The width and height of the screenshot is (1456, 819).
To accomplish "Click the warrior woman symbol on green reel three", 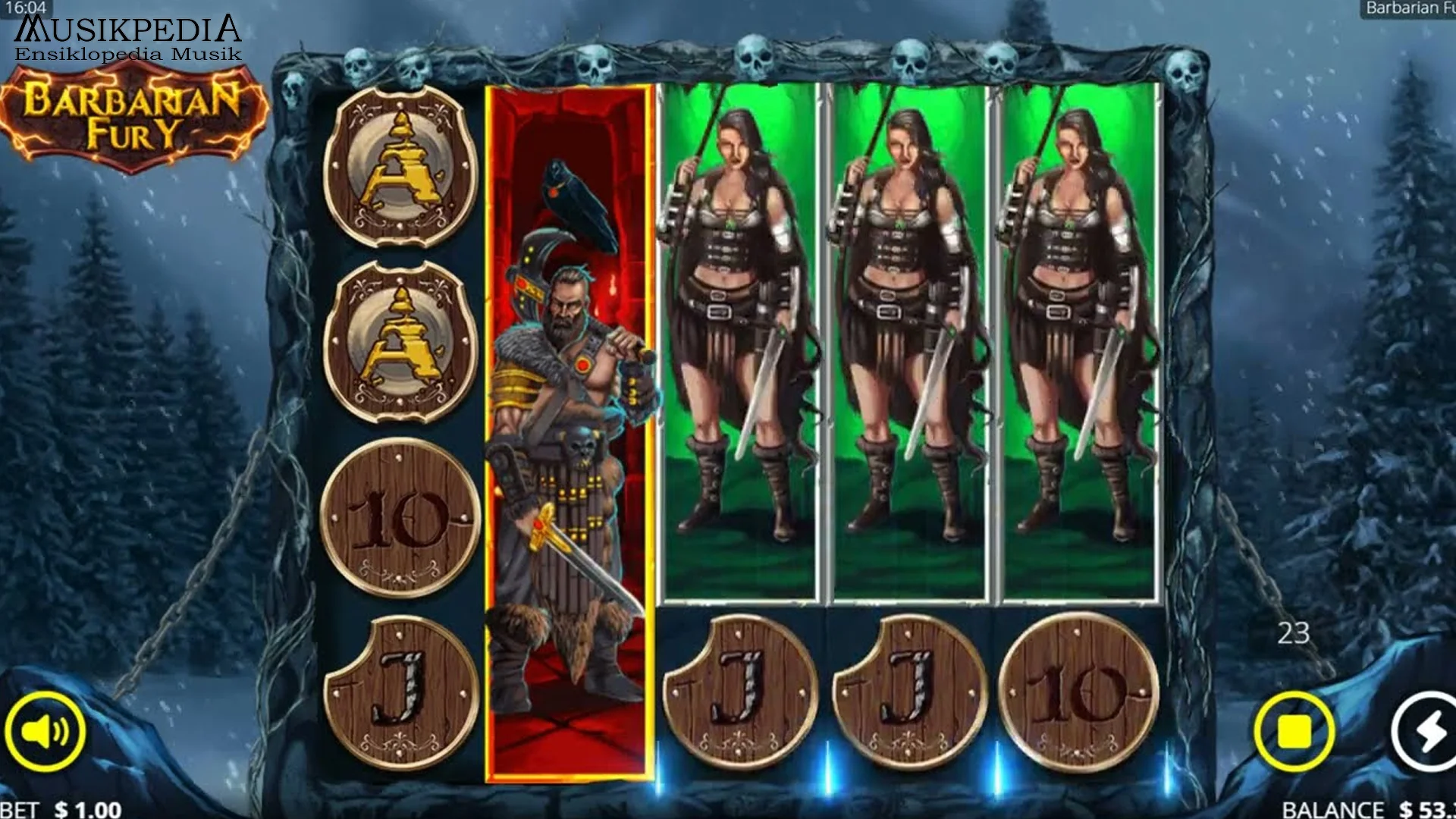I will (x=739, y=341).
